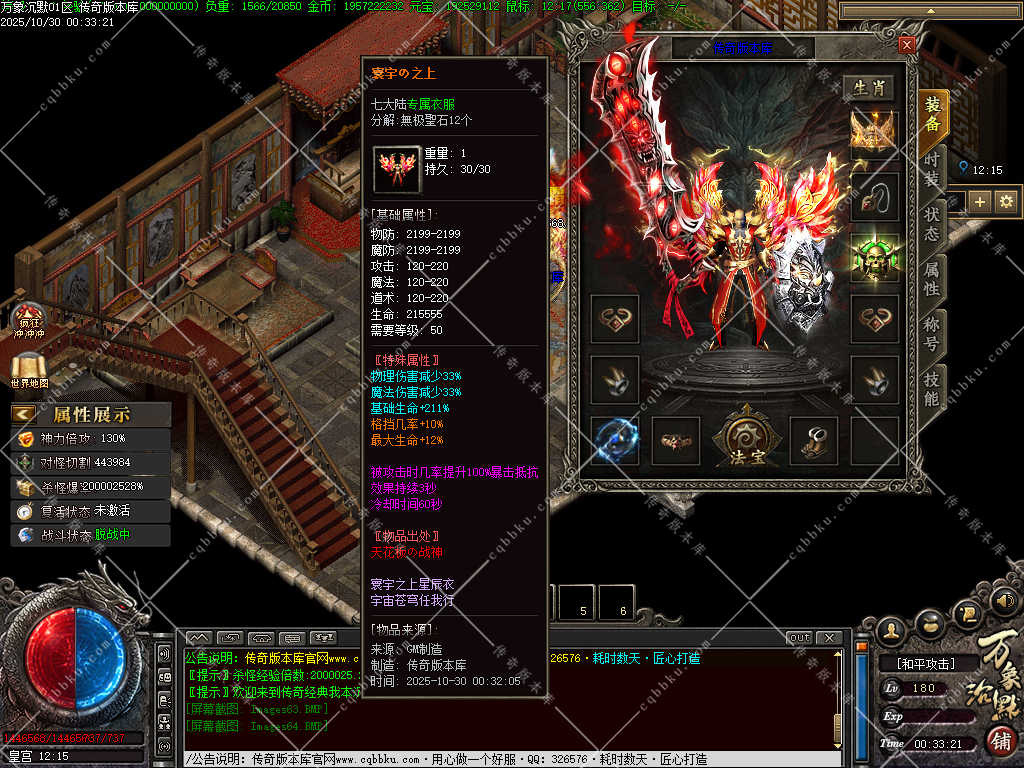Select the 技能 skills tab

[x=932, y=390]
